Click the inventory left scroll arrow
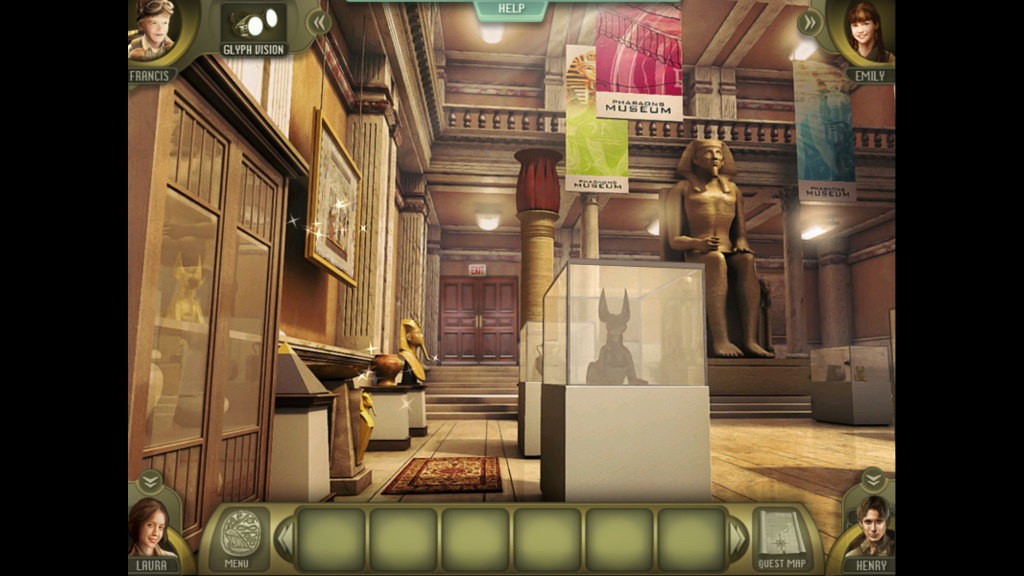This screenshot has width=1024, height=576. (285, 540)
